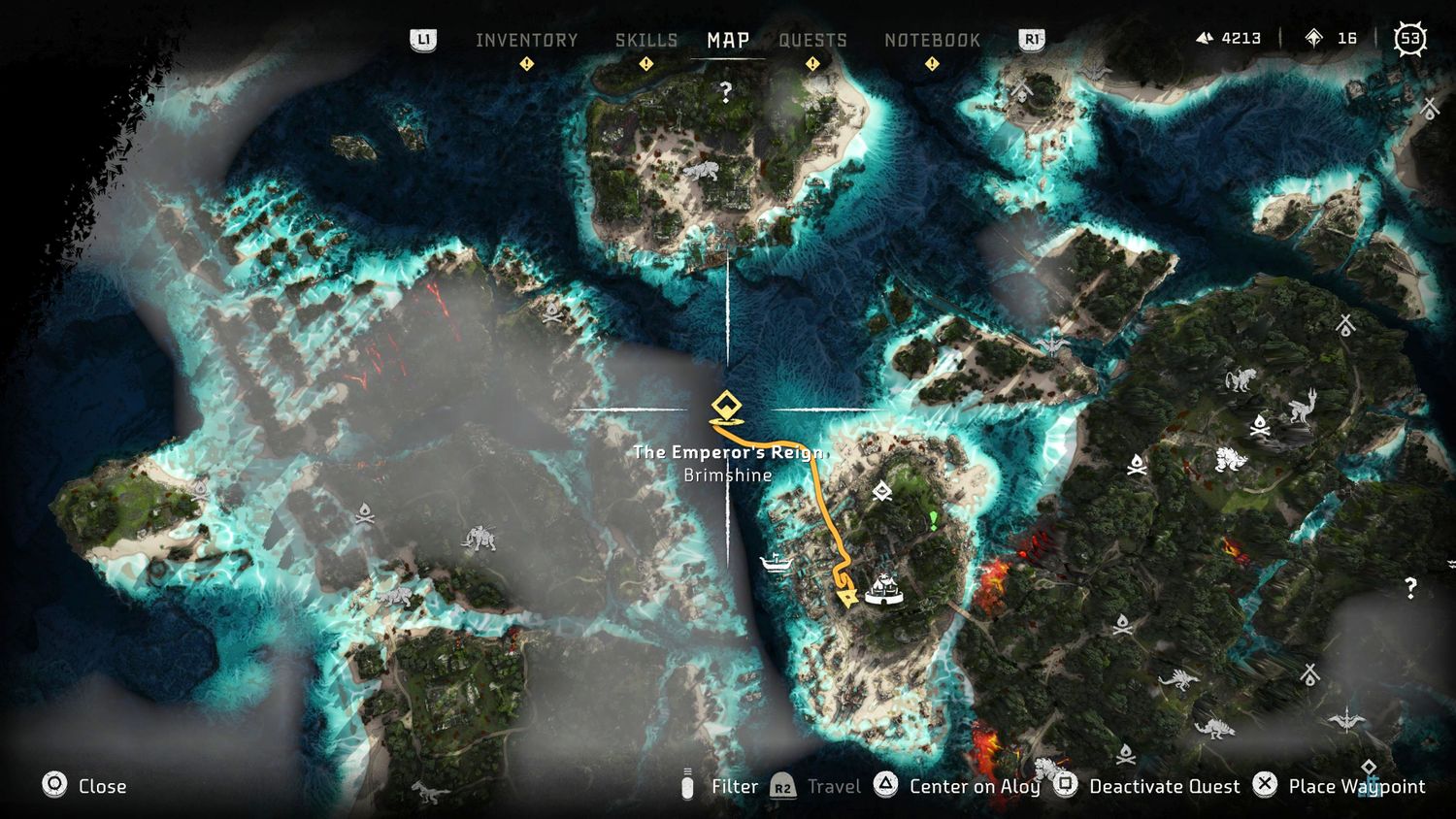The width and height of the screenshot is (1456, 819).
Task: Open the Notebook tab
Action: pyautogui.click(x=932, y=40)
